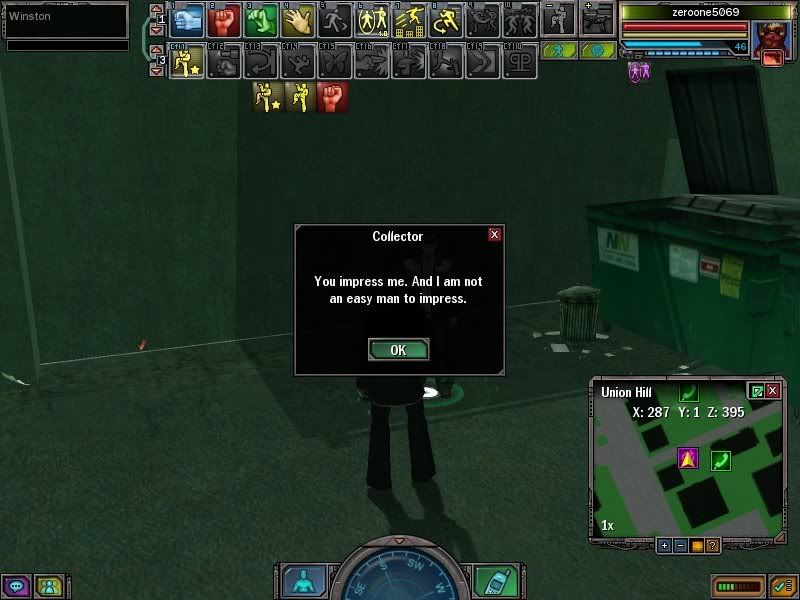The width and height of the screenshot is (800, 600).
Task: Open the chat speech bubble panel
Action: click(x=15, y=586)
